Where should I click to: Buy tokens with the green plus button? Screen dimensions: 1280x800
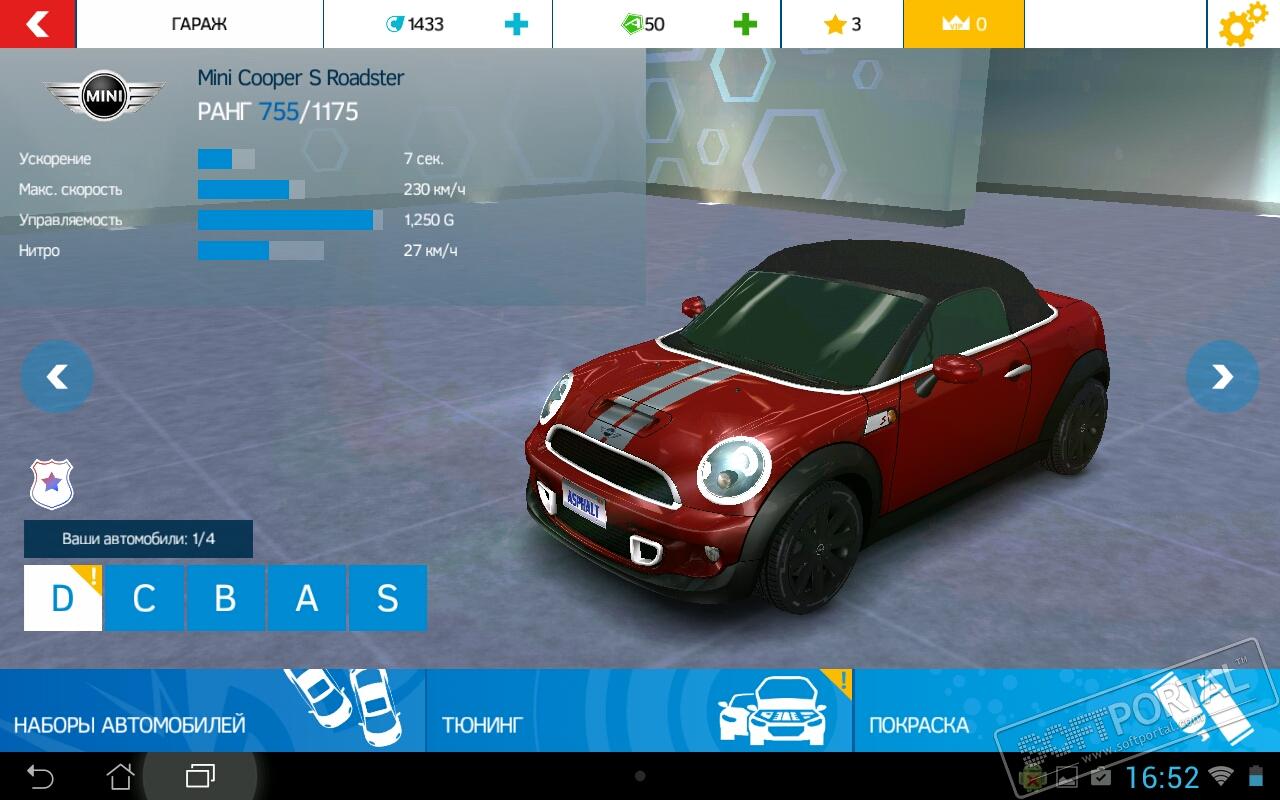pos(745,24)
